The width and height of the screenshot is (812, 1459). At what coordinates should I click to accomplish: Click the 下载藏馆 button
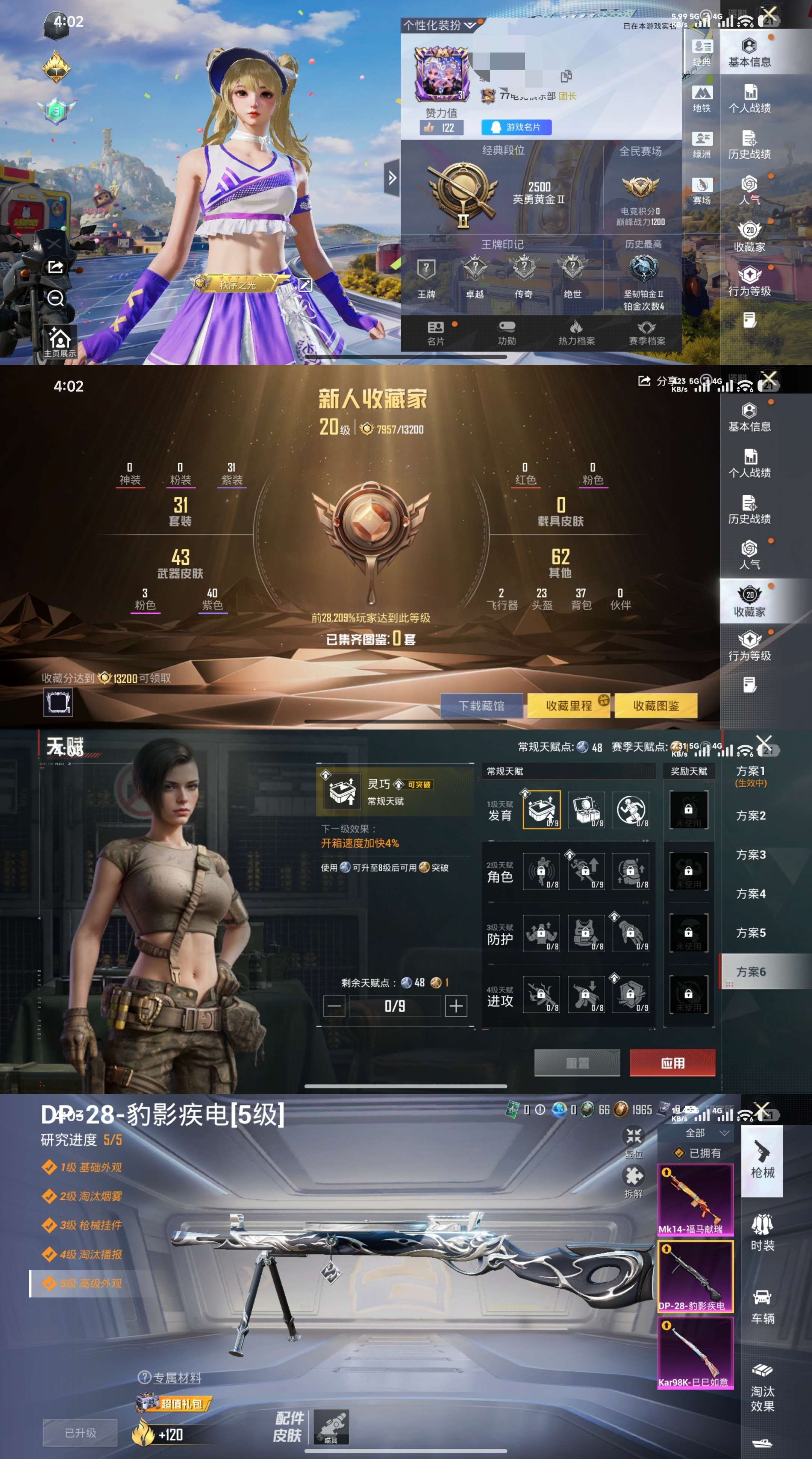coord(481,706)
